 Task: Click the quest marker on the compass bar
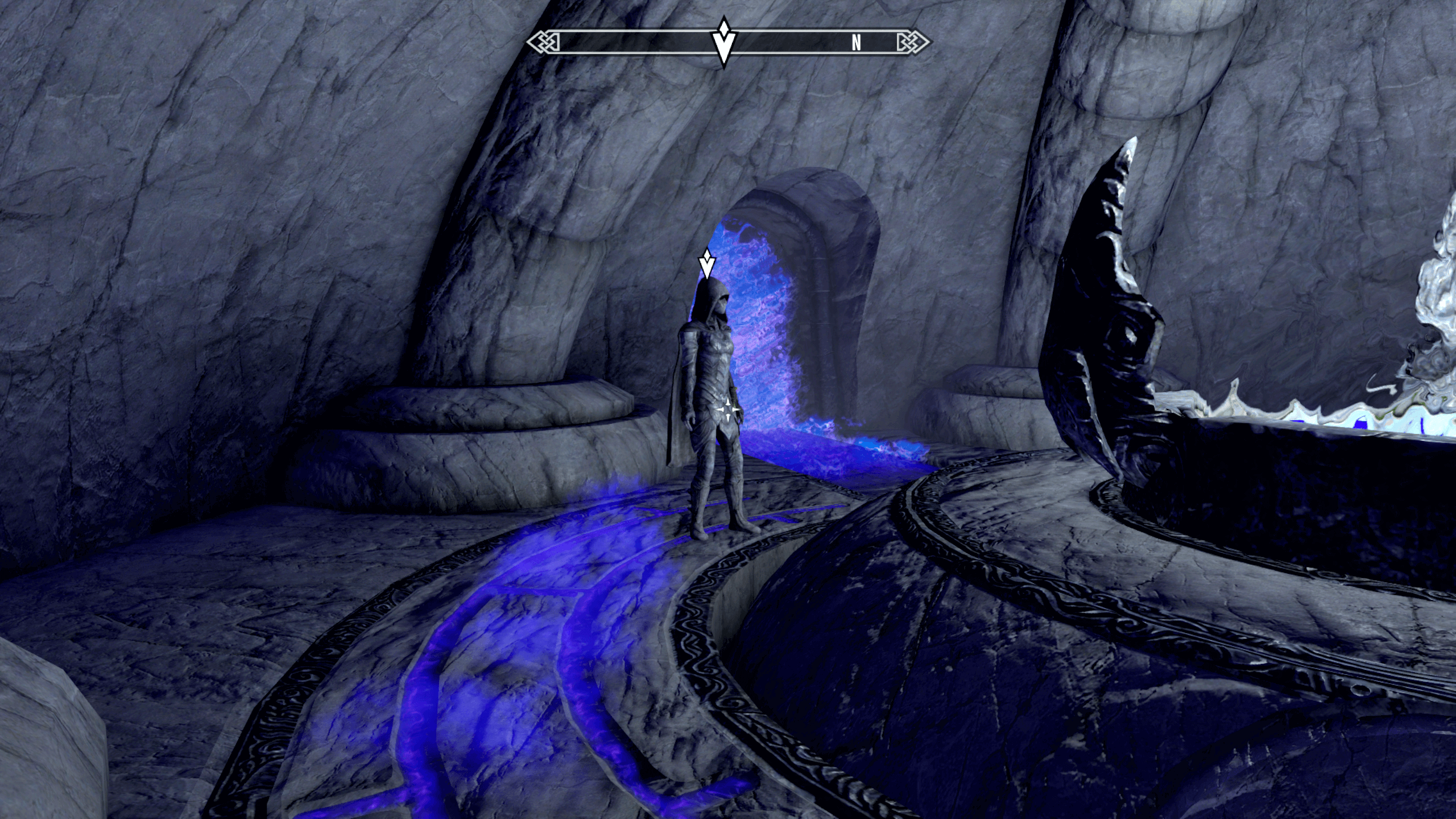click(x=723, y=42)
